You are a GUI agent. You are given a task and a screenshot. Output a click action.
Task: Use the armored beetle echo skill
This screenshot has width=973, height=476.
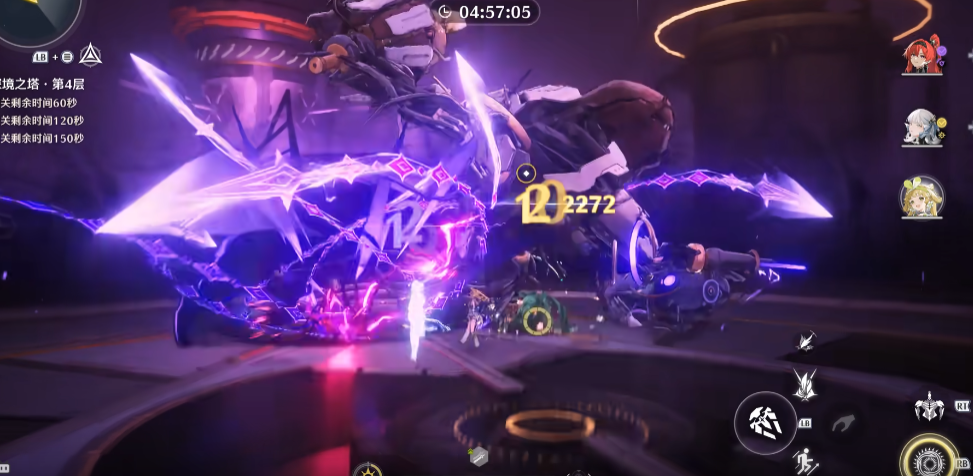(x=929, y=407)
